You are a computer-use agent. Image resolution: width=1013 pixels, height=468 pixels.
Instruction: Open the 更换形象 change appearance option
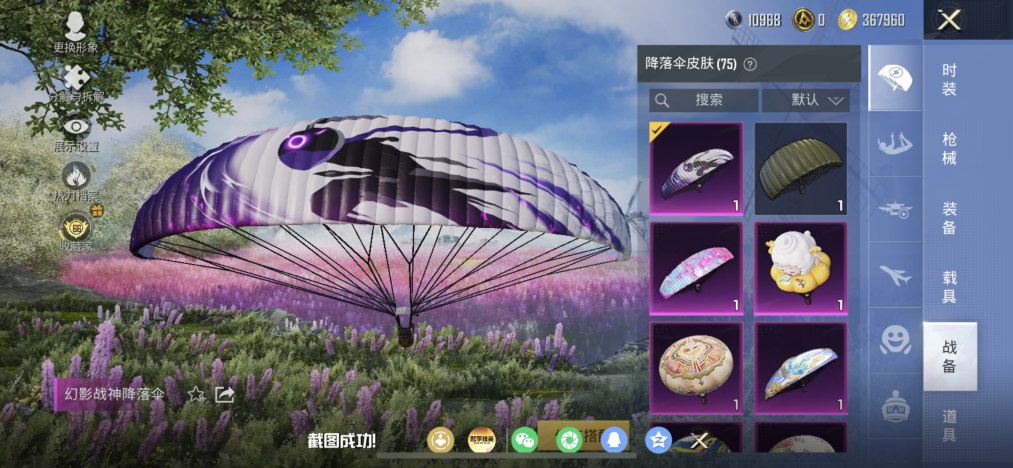[x=76, y=32]
